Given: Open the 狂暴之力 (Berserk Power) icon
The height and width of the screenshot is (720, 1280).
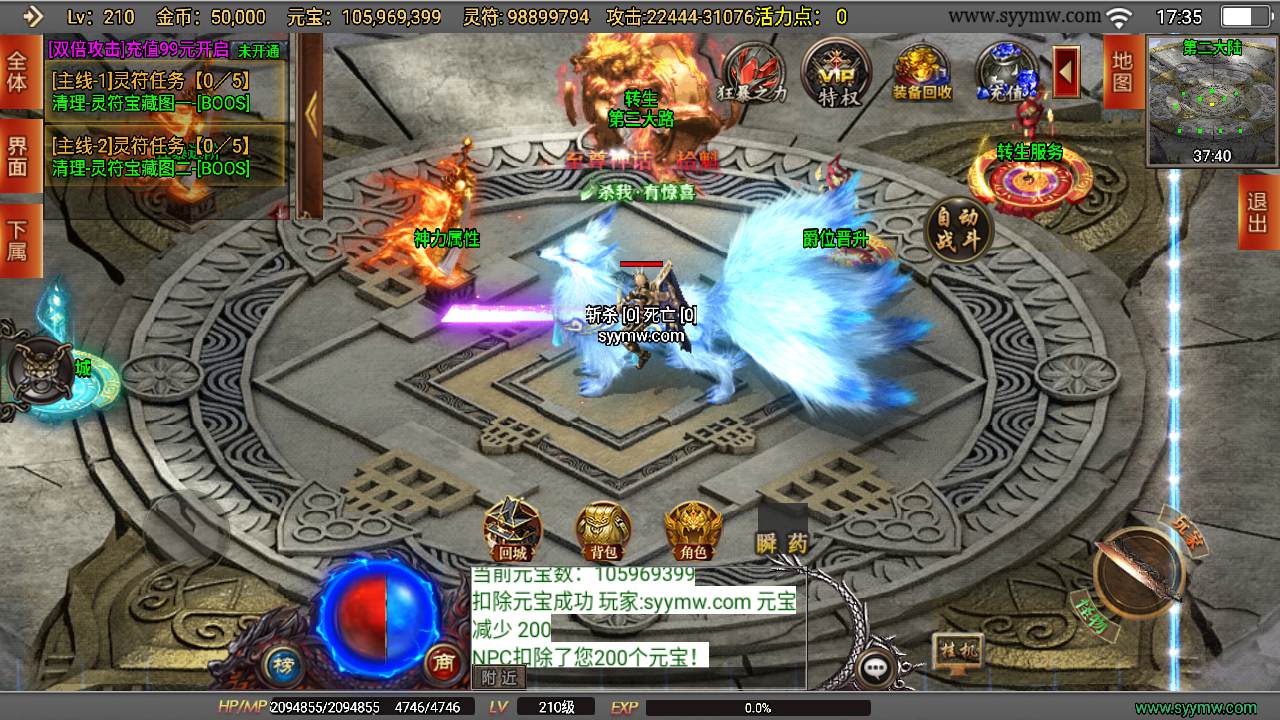Looking at the screenshot, I should click(752, 73).
